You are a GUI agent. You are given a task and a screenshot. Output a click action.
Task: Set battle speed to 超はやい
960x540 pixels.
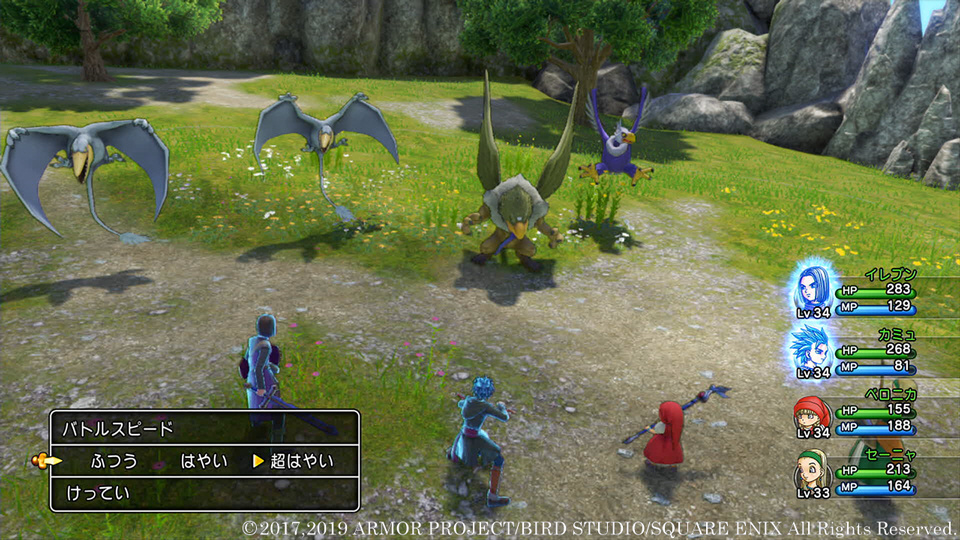click(x=301, y=461)
